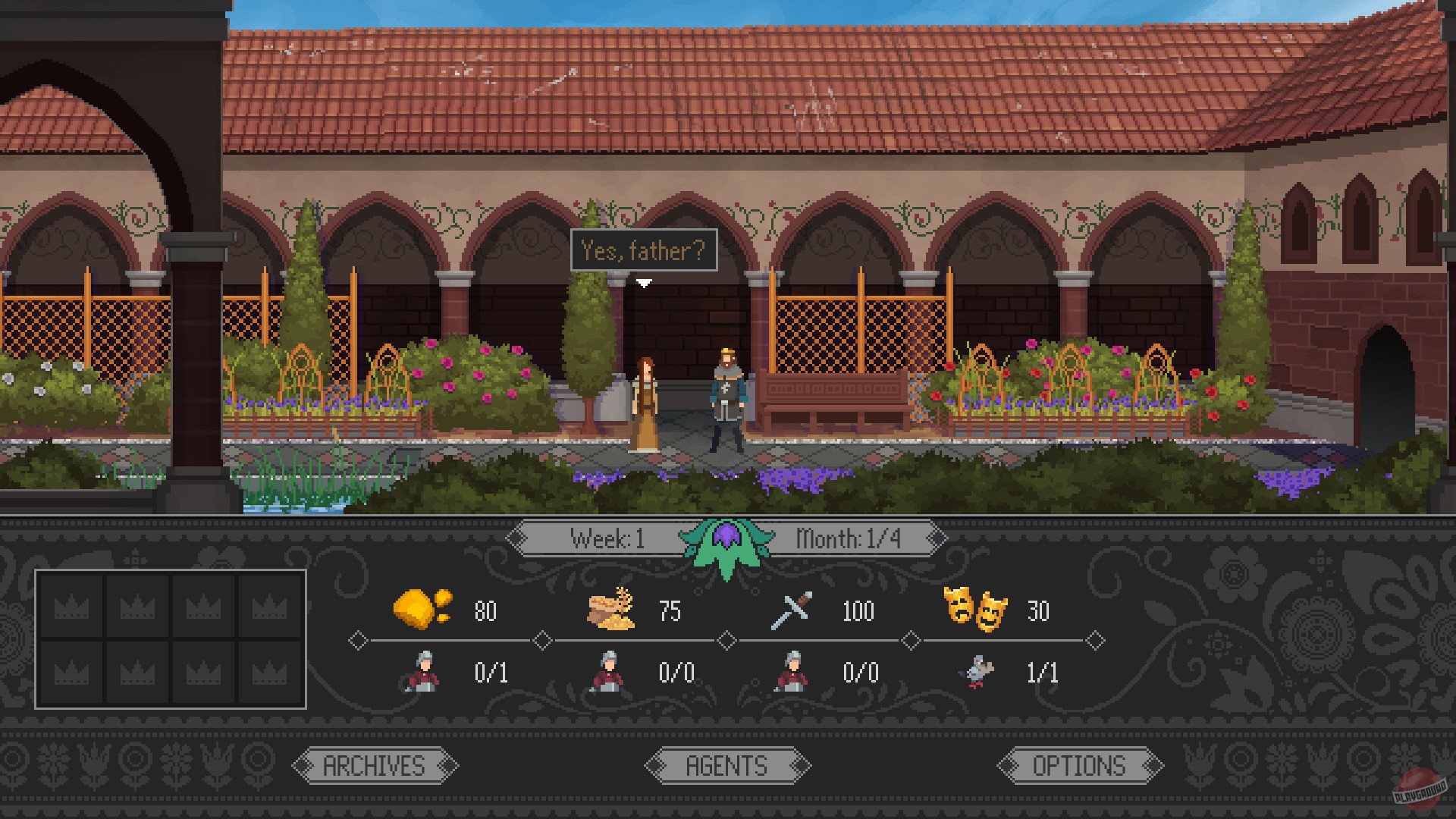
Task: Open the Agents panel
Action: pos(726,765)
